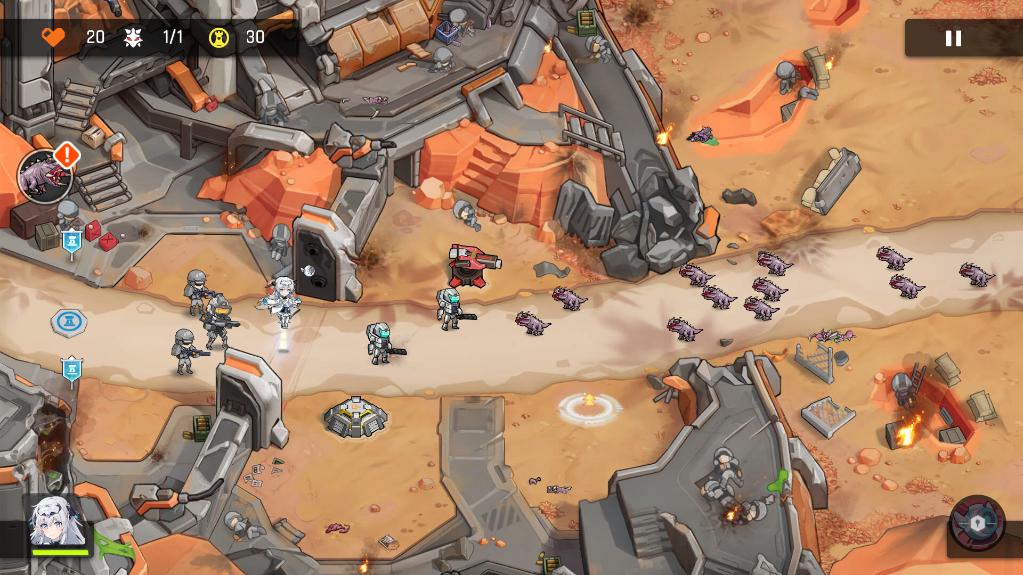
Task: Call the incoming enemy wave early
Action: tap(46, 176)
